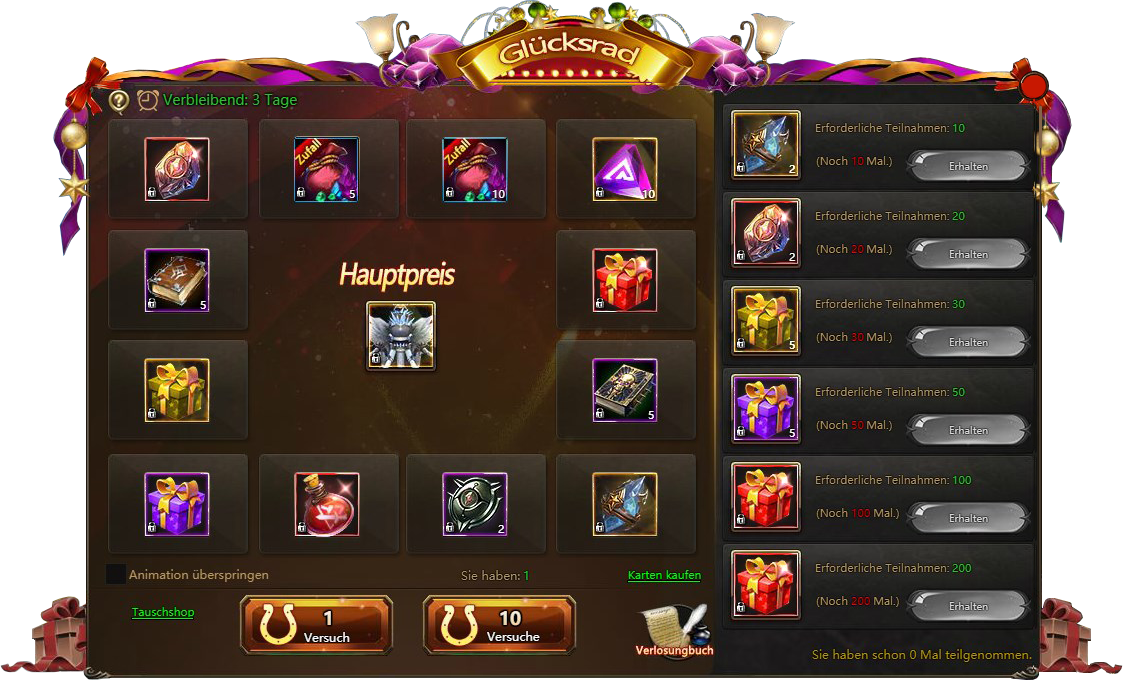
Task: Select the purple triangle gem prize
Action: click(x=625, y=169)
